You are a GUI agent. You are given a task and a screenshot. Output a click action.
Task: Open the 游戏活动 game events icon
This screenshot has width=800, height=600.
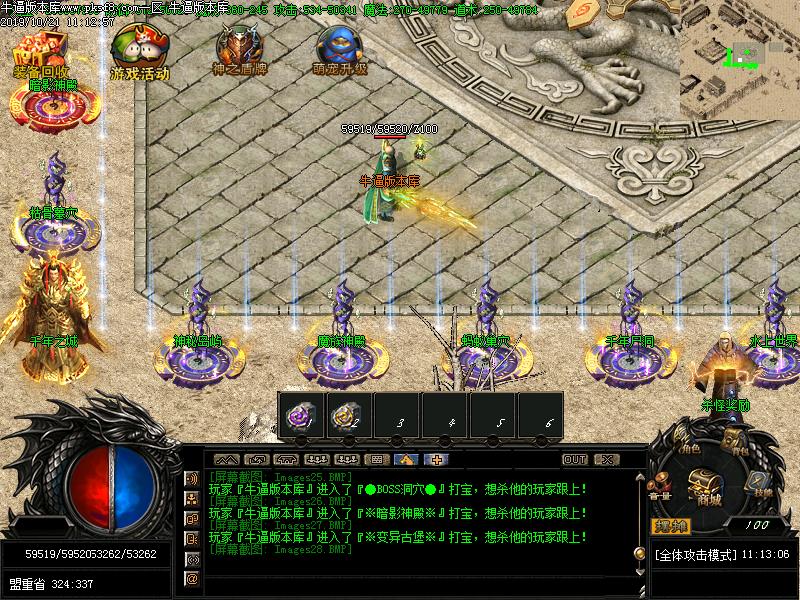(x=139, y=49)
